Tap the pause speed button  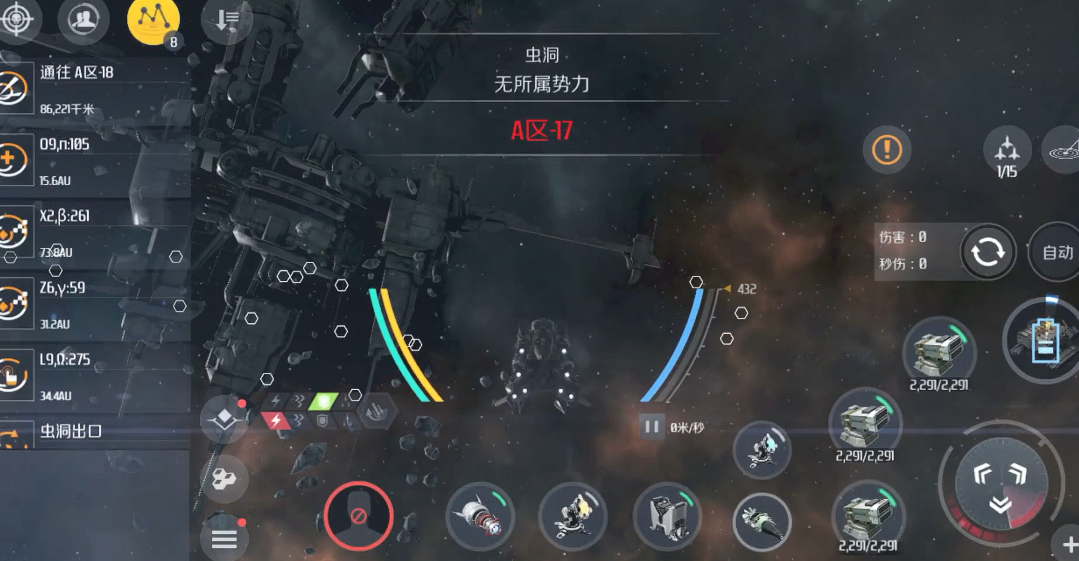click(x=652, y=427)
